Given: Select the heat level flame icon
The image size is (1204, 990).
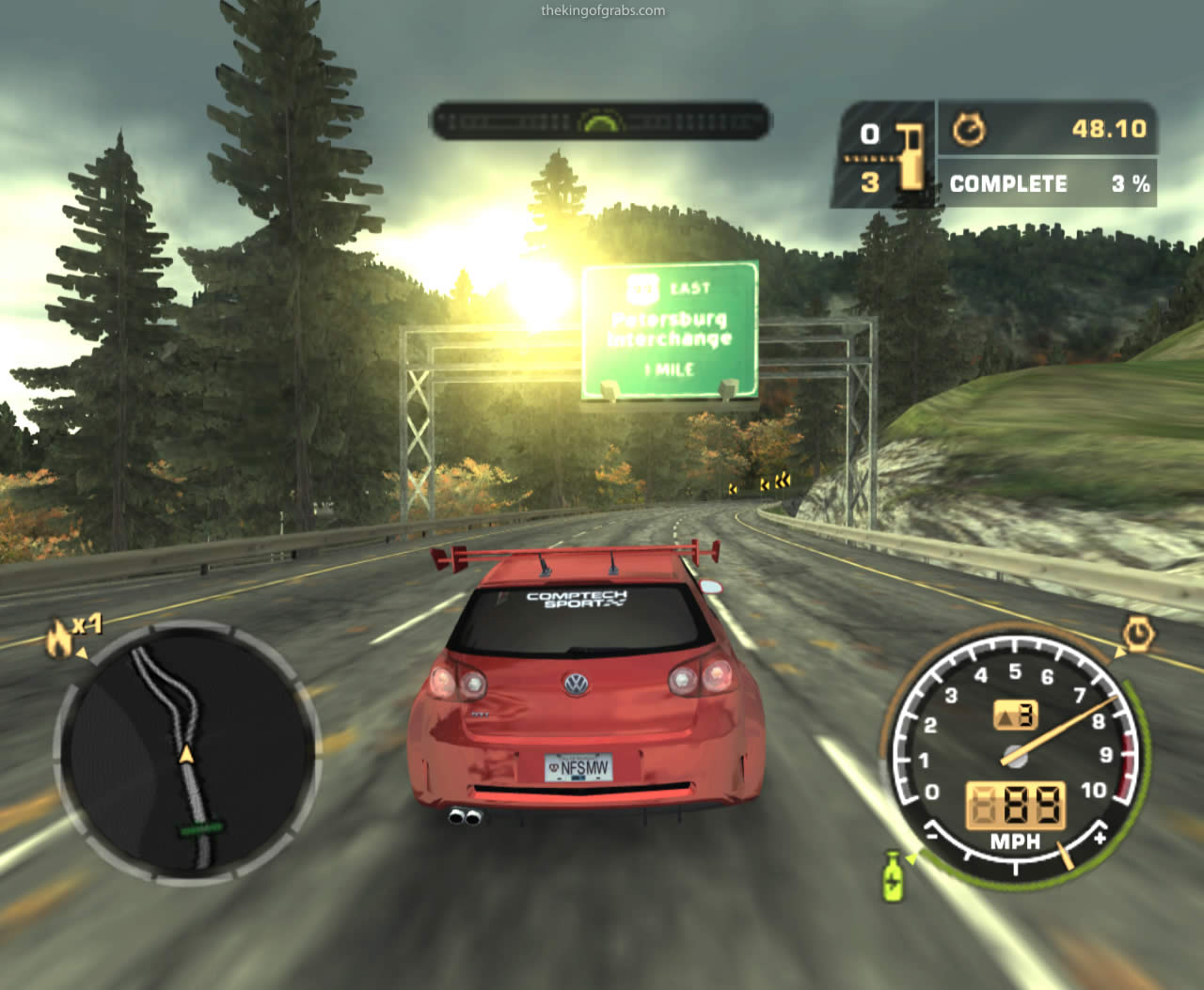Looking at the screenshot, I should (x=59, y=638).
